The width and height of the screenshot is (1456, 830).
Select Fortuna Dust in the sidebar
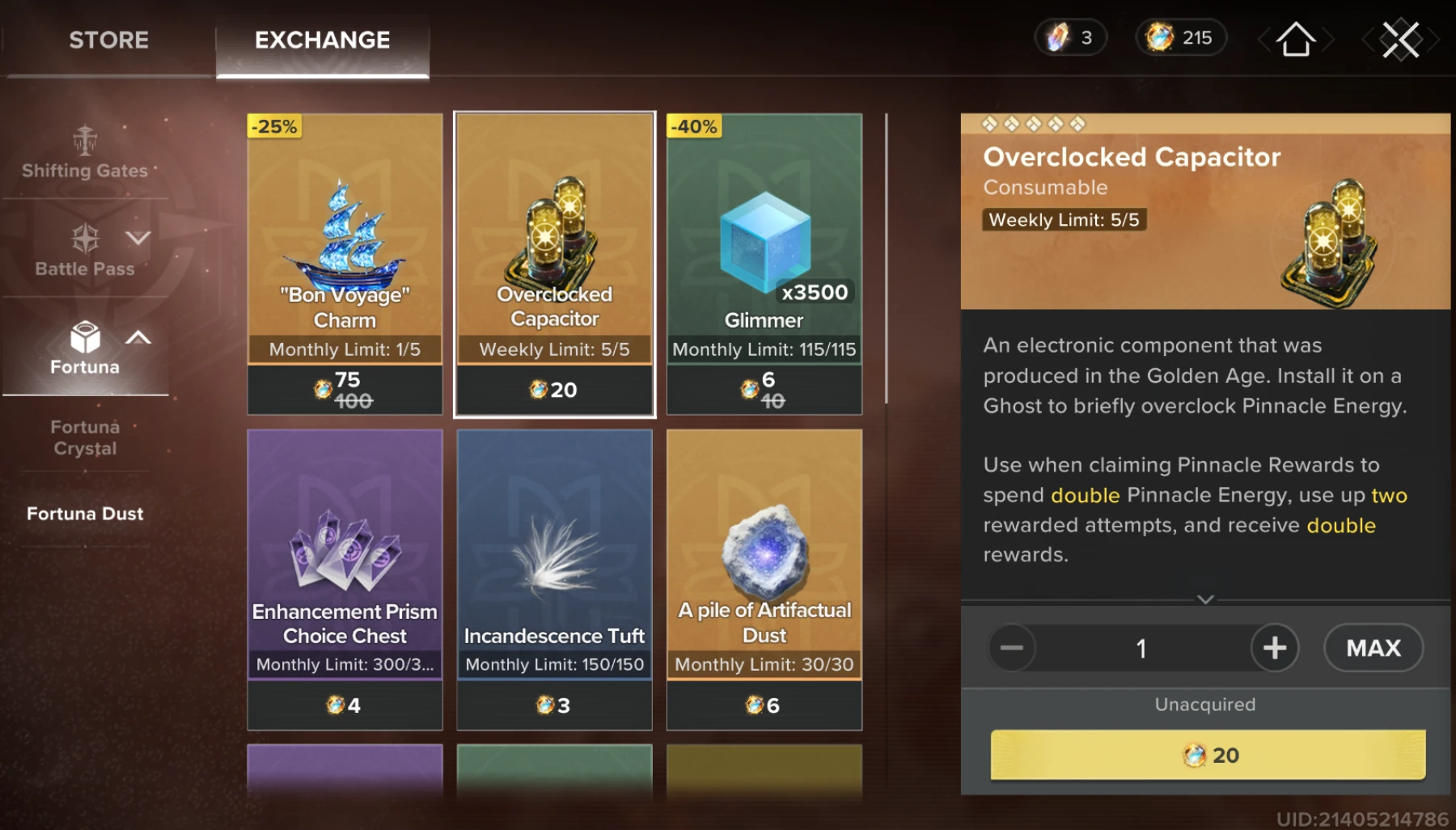coord(84,513)
